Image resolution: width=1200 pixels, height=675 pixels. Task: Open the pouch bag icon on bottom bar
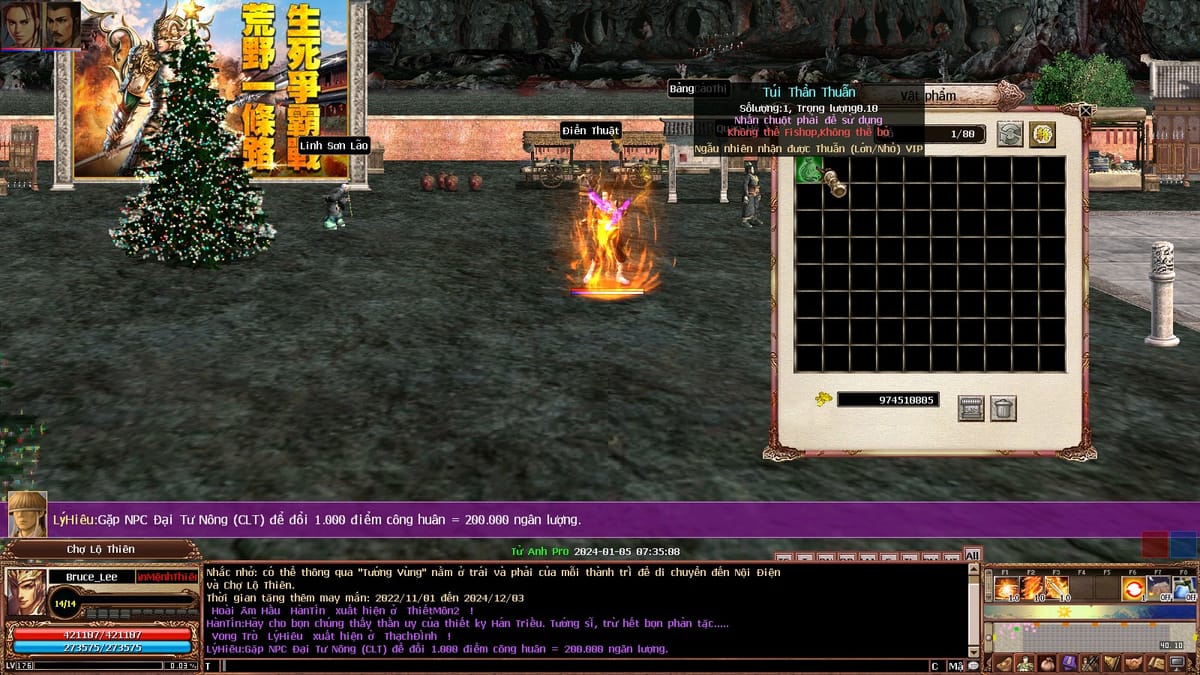coord(1047,663)
